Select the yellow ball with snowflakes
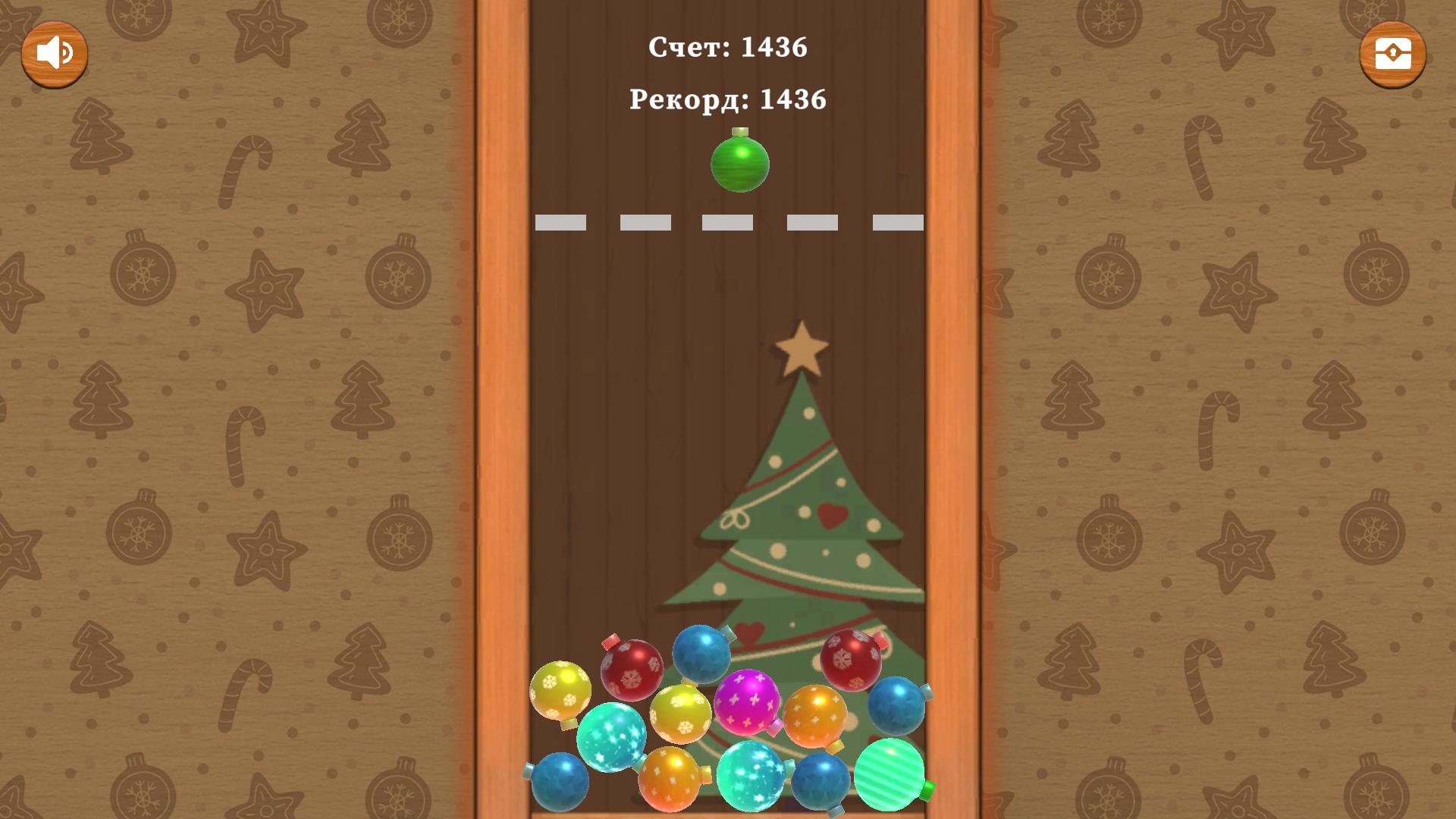Viewport: 1456px width, 819px height. tap(562, 689)
